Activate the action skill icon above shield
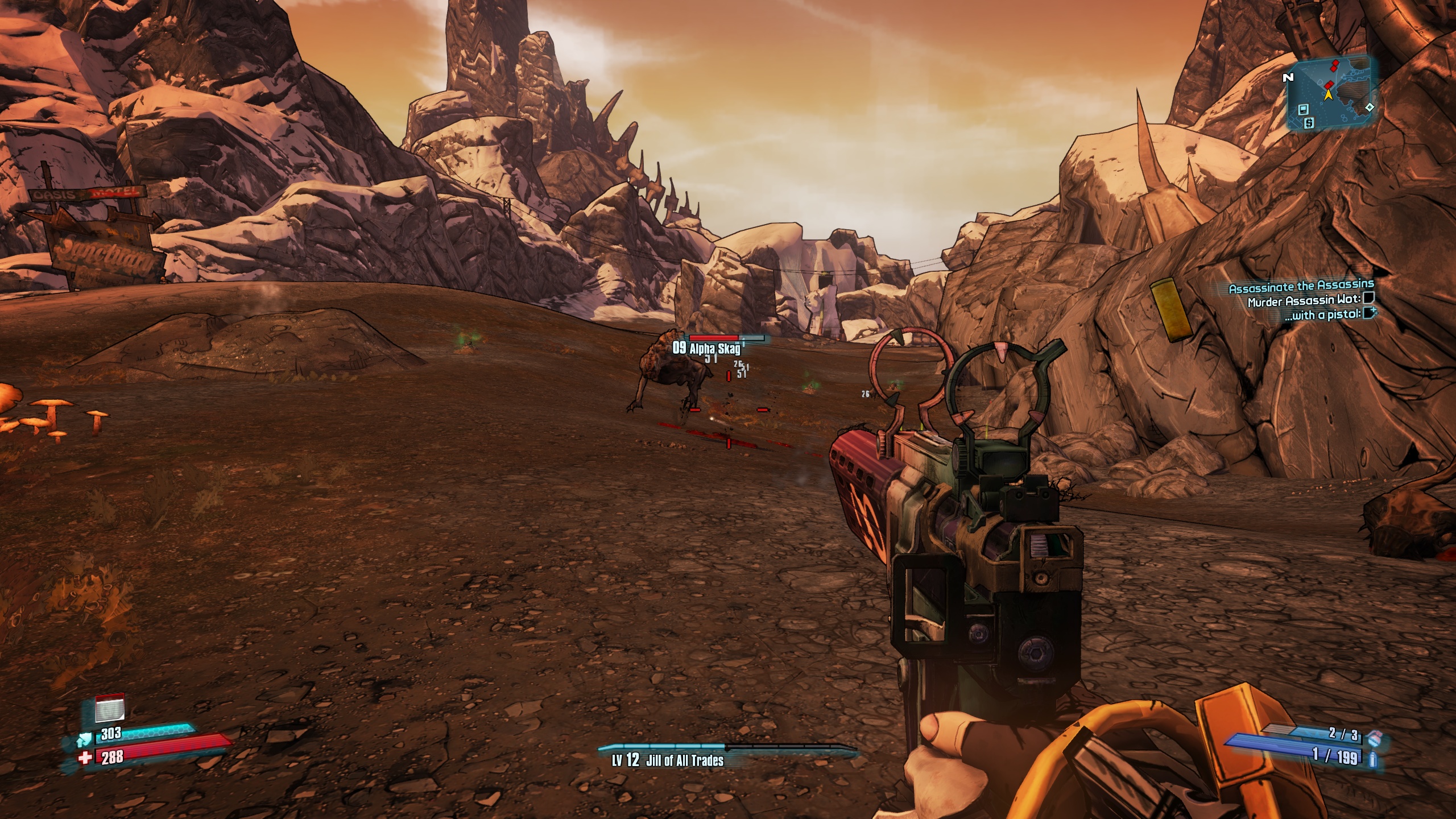Screen dimensions: 1456x819 (x=110, y=709)
